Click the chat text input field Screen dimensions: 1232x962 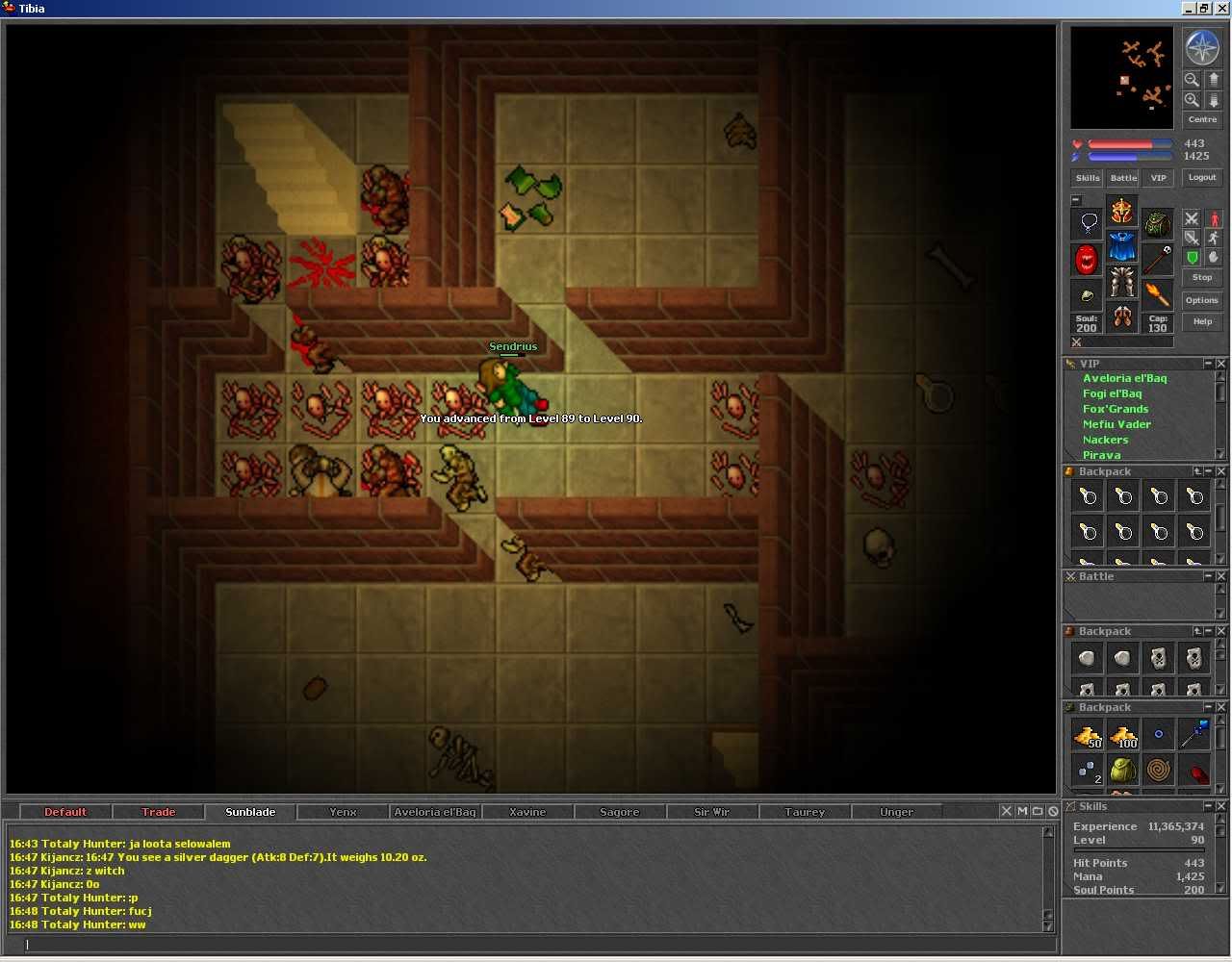point(529,945)
